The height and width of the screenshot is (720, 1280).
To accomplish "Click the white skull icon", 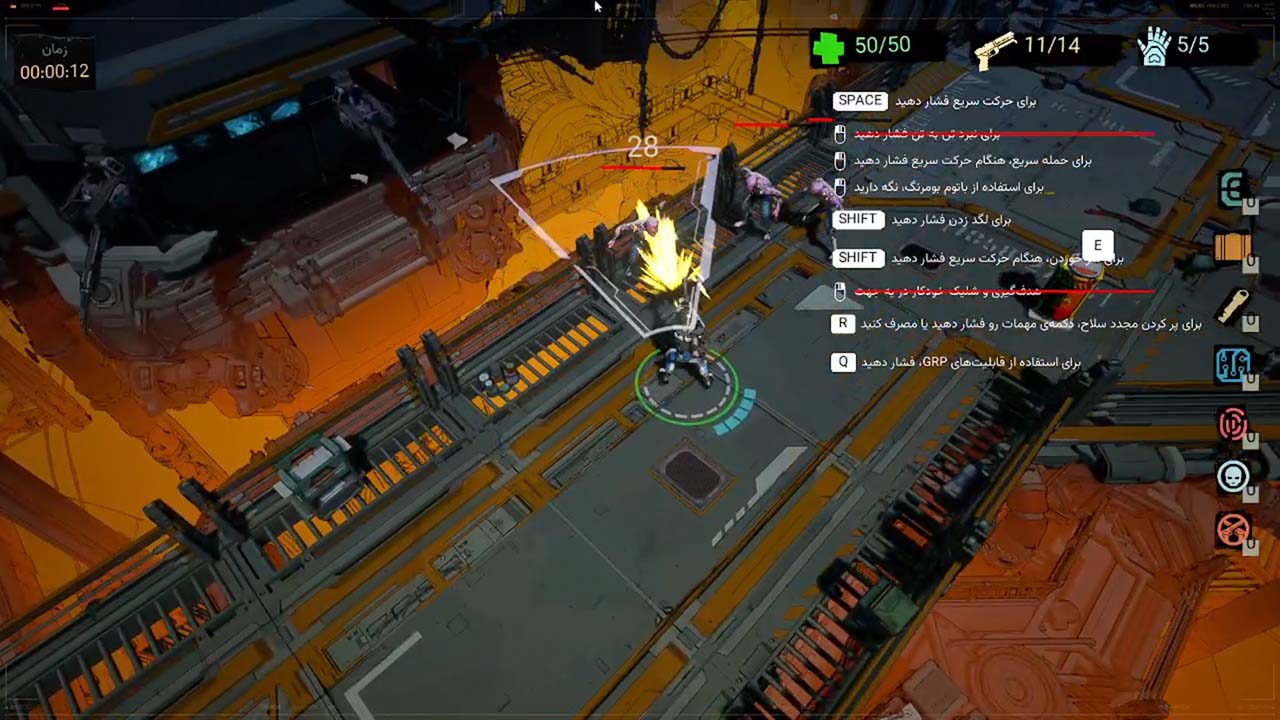I will pyautogui.click(x=1233, y=476).
